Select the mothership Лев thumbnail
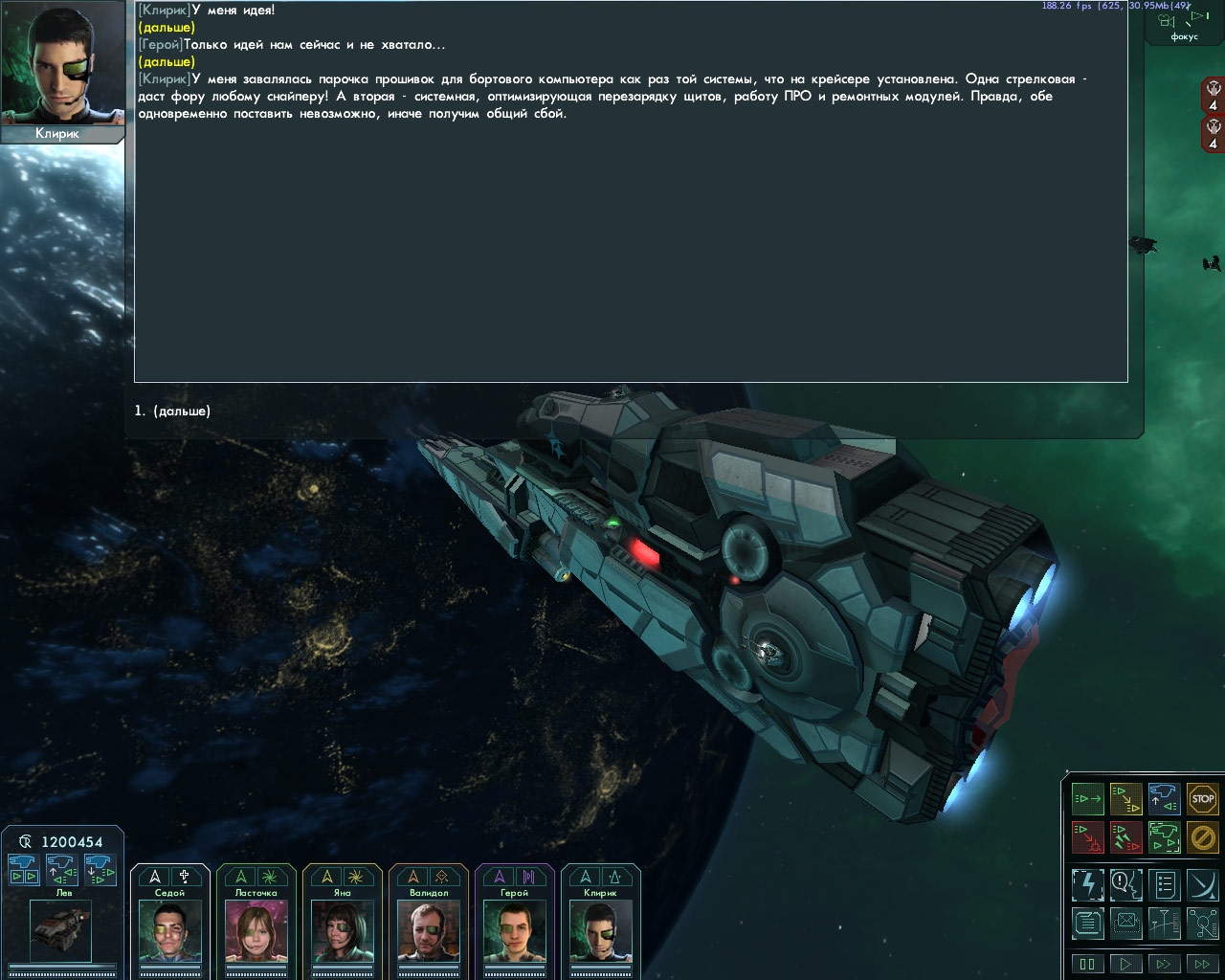Image resolution: width=1225 pixels, height=980 pixels. 61,930
